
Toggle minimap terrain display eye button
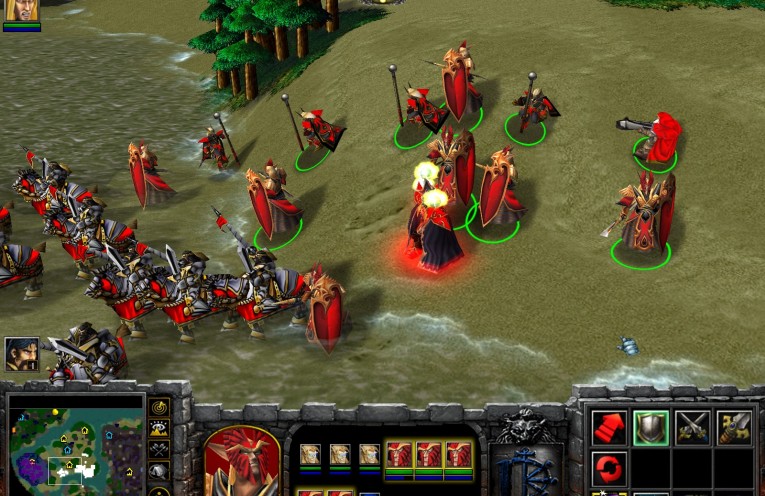tap(159, 428)
